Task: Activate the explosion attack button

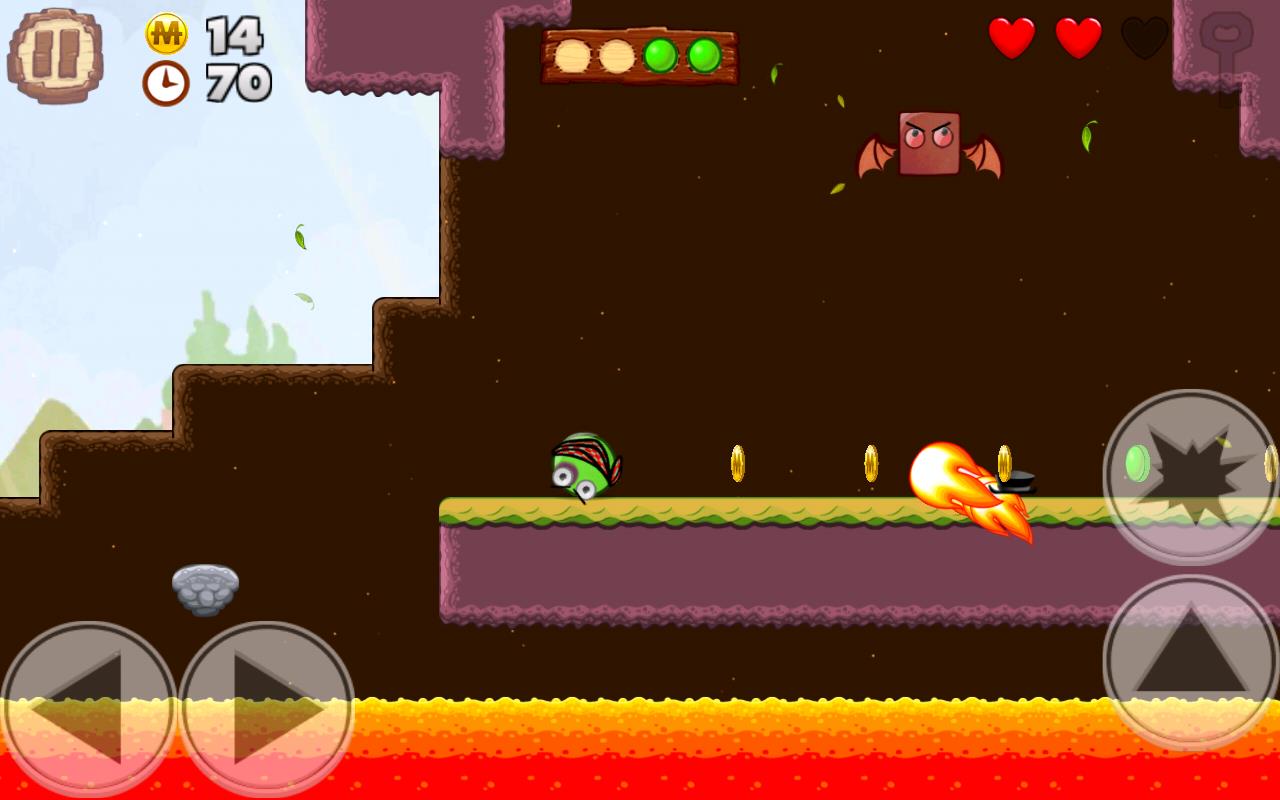Action: pos(1190,476)
